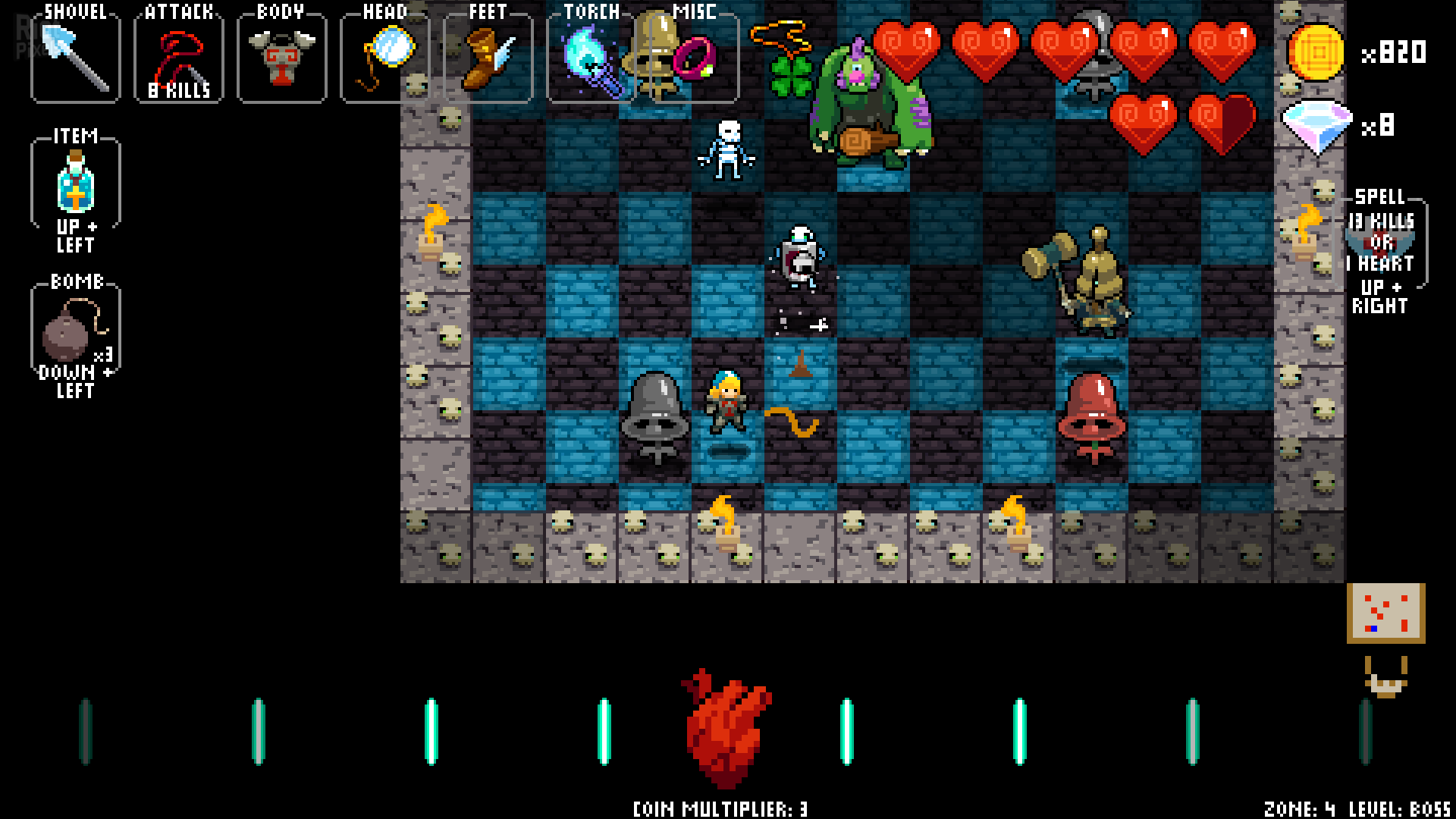Select the Shovel equipment slot
Image resolution: width=1456 pixels, height=819 pixels.
pos(75,58)
